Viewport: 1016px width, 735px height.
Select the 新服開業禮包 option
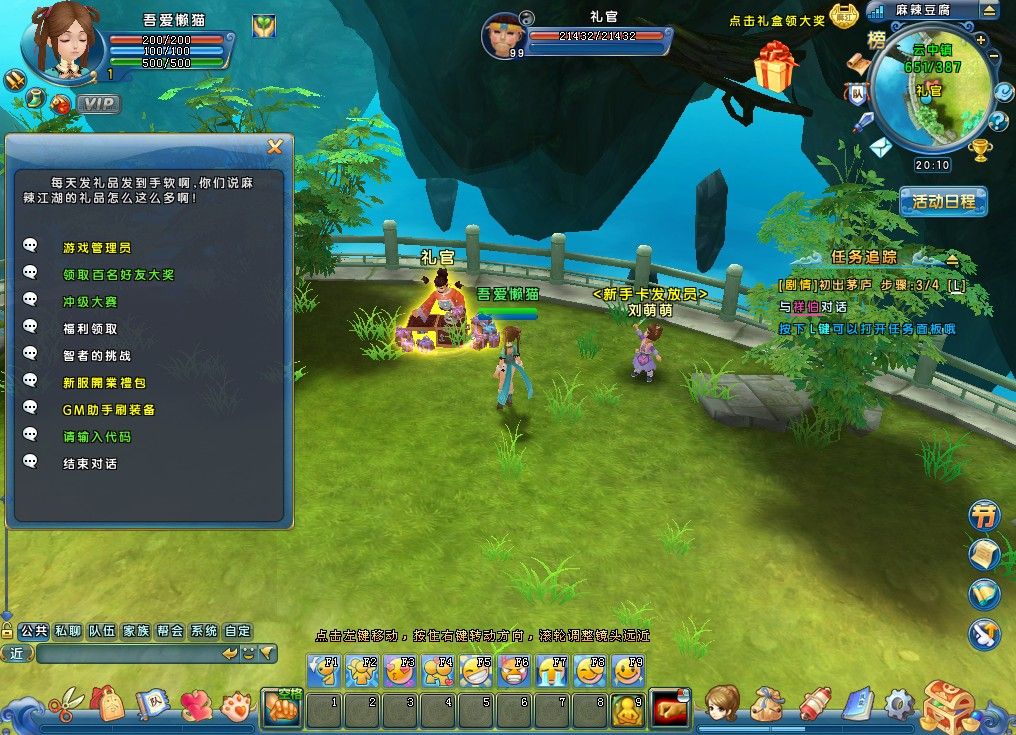point(104,382)
